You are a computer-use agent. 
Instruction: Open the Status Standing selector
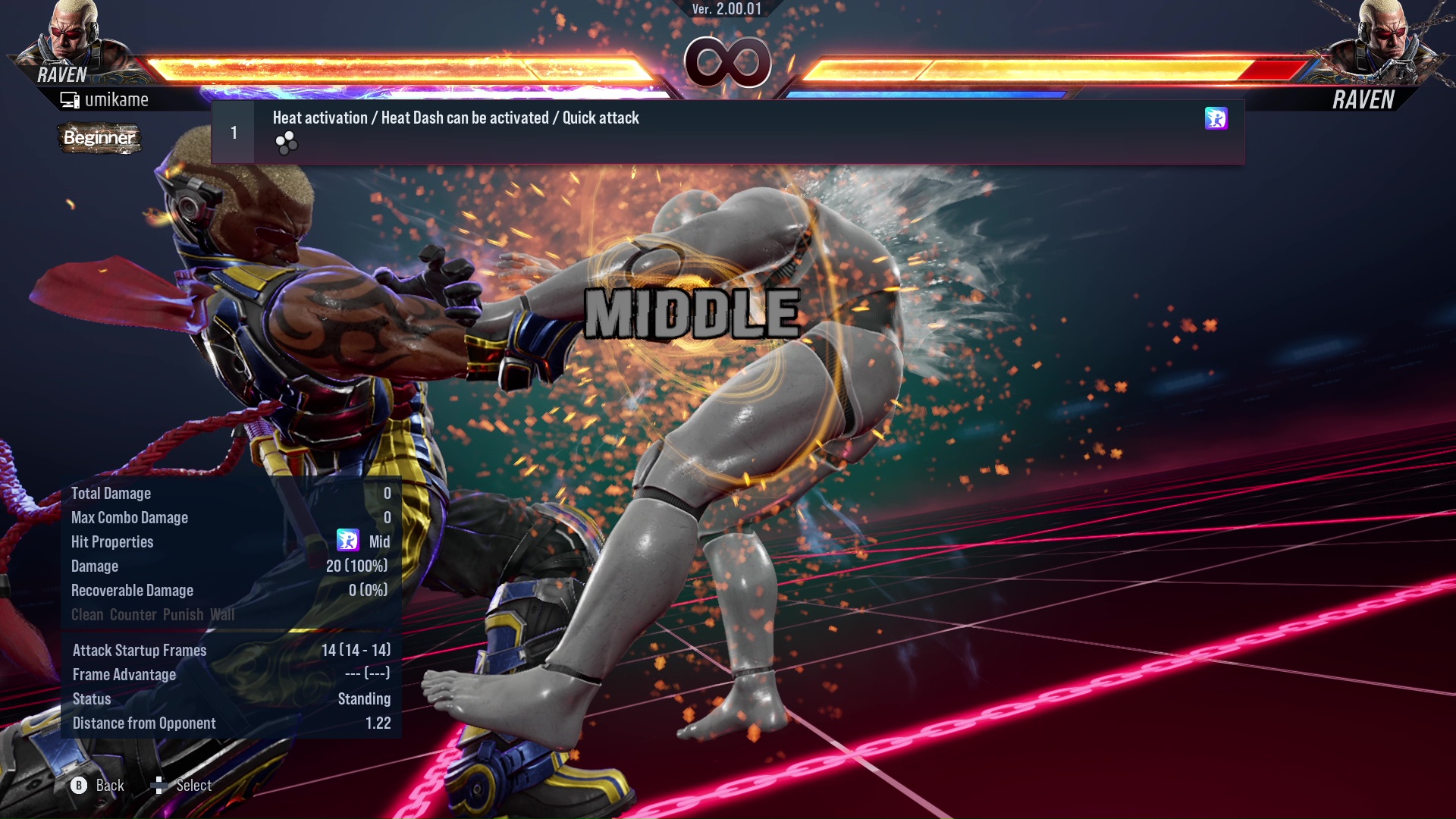pyautogui.click(x=365, y=698)
